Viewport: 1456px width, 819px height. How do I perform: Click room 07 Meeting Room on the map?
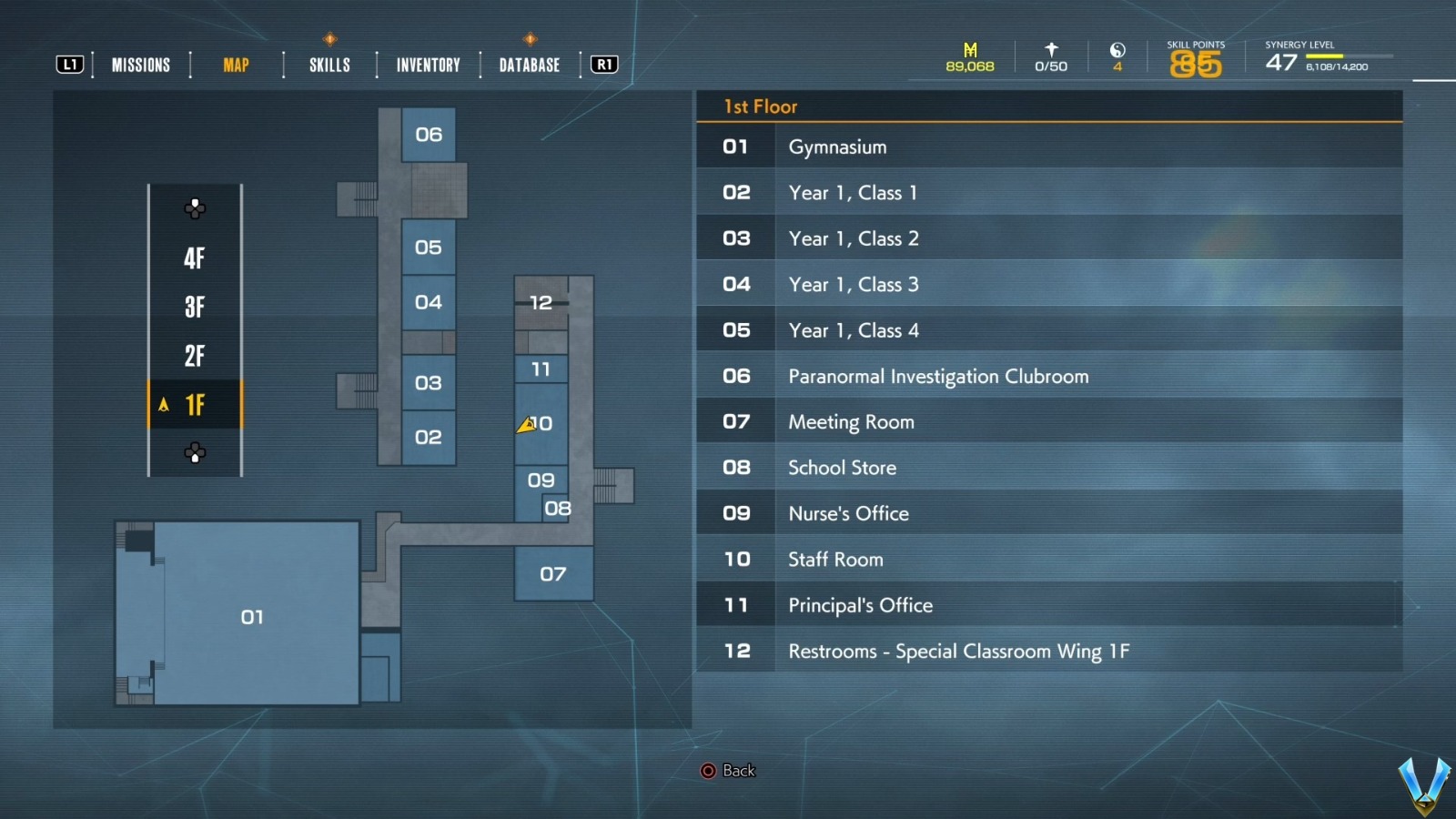tap(552, 574)
